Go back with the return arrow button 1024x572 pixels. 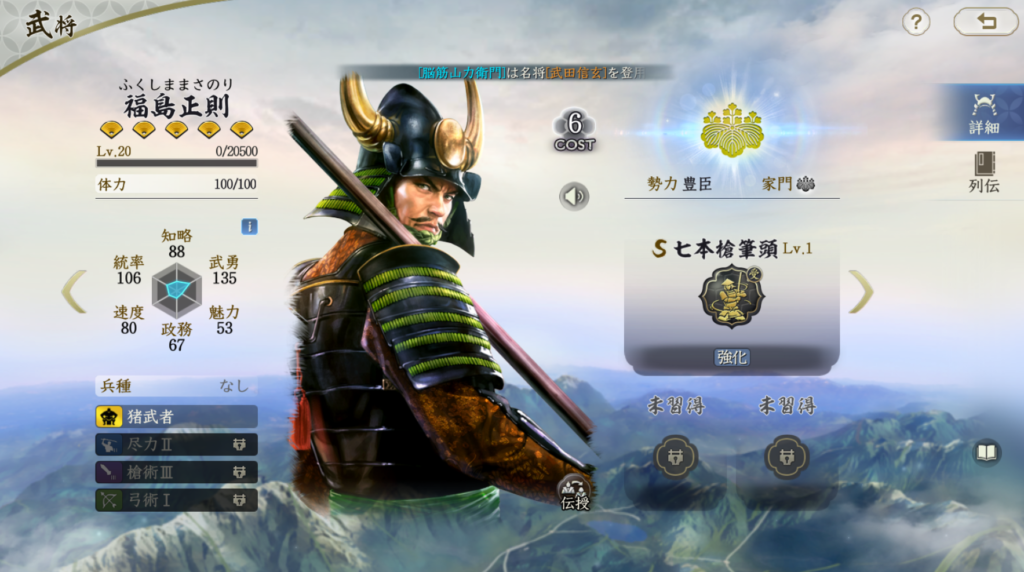pos(985,22)
